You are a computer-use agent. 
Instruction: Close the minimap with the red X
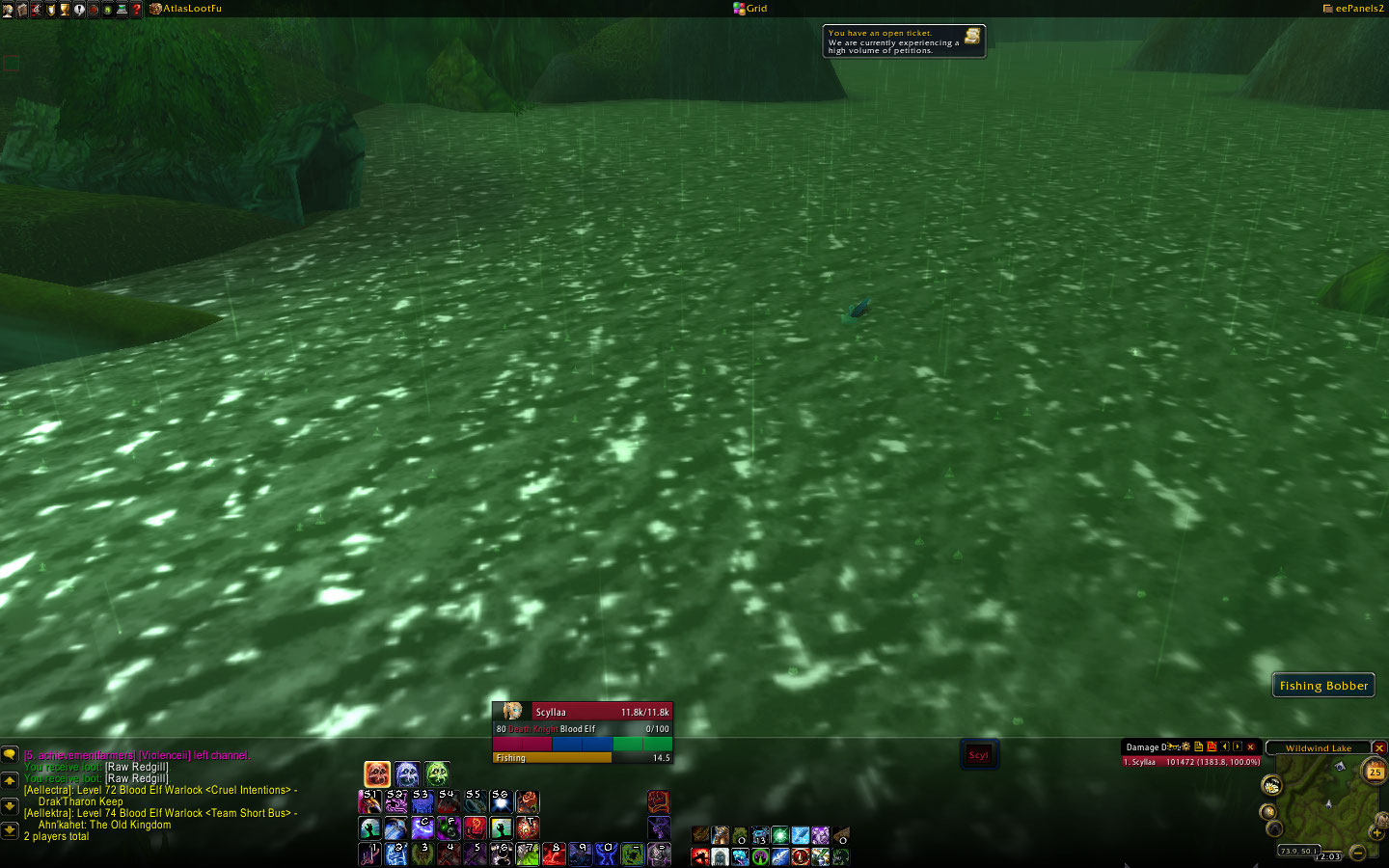[1379, 748]
